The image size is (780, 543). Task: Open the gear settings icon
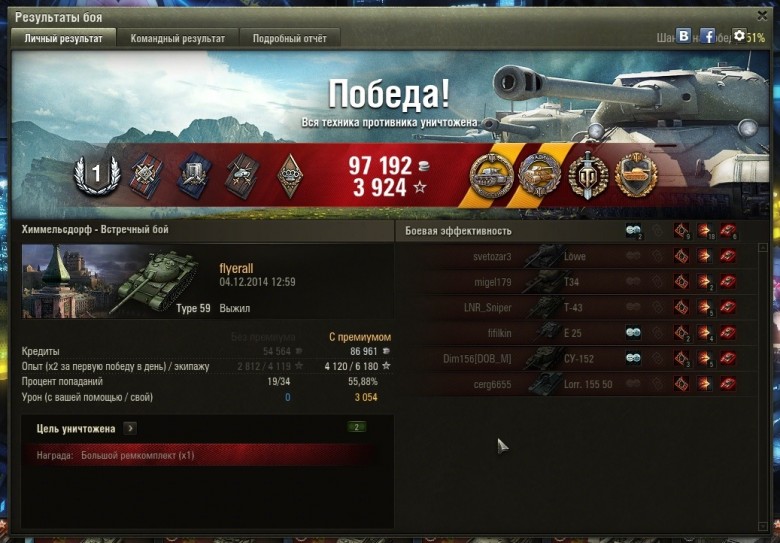(x=740, y=36)
